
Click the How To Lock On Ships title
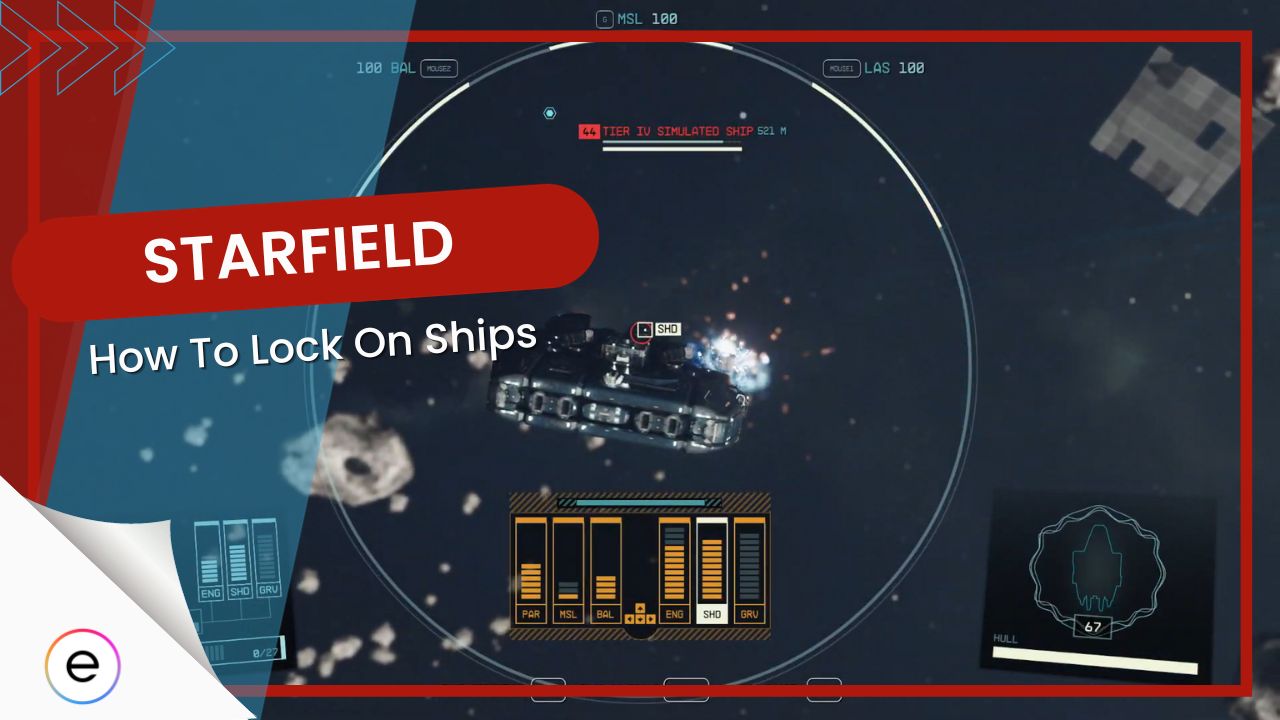[315, 350]
